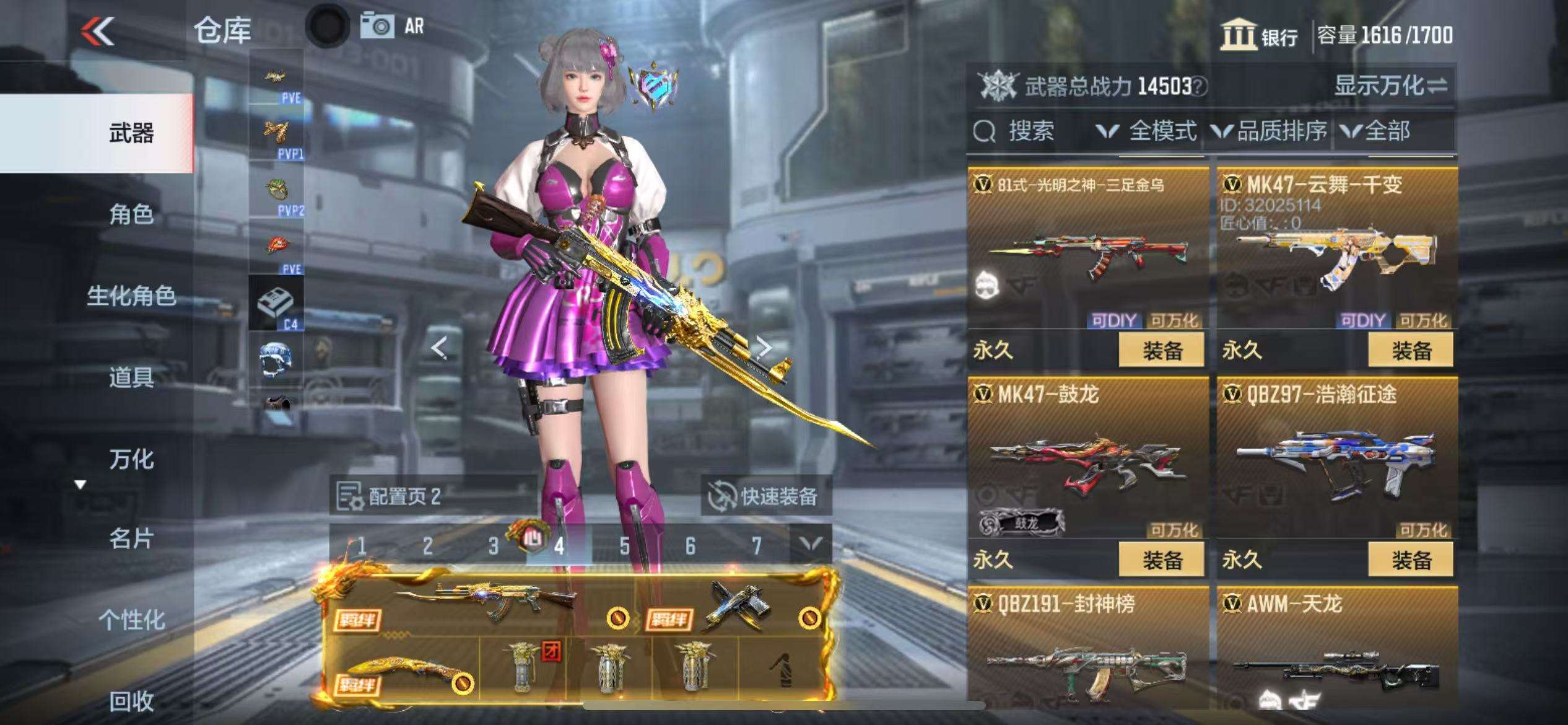Go back with the double-arrow button
This screenshot has height=725, width=1568.
click(98, 31)
